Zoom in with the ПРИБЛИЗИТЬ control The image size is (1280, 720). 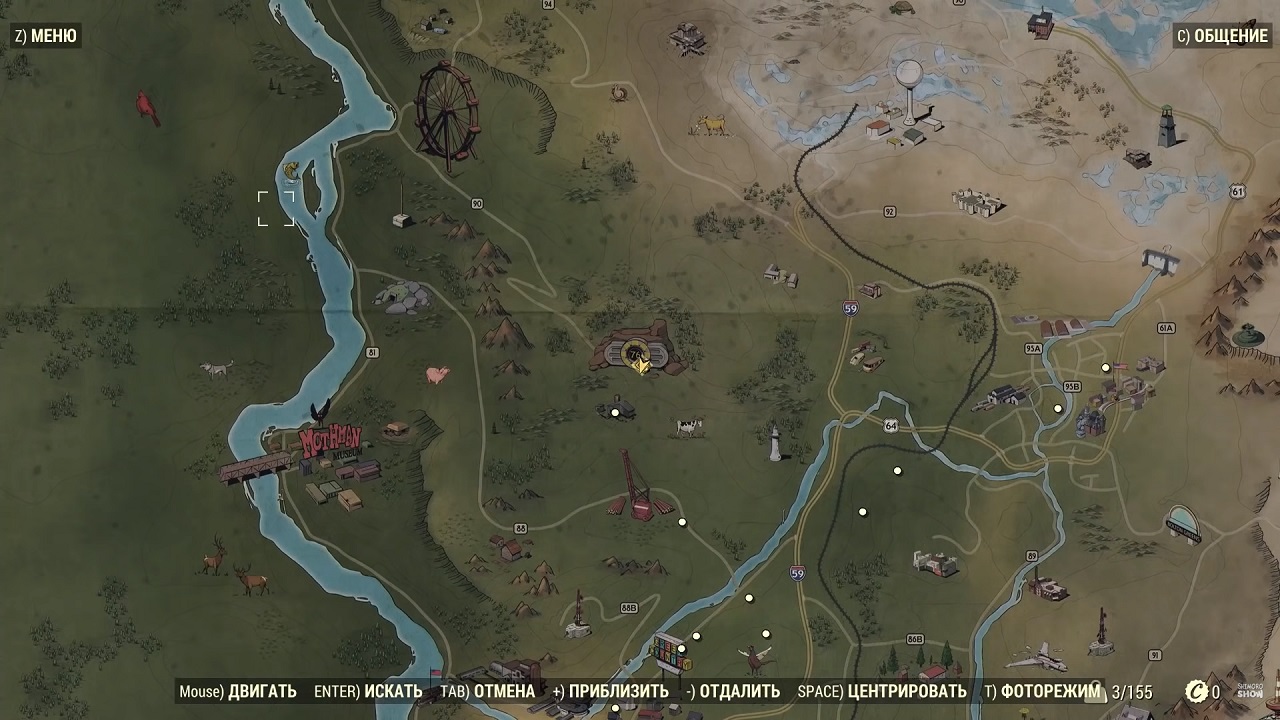point(610,691)
